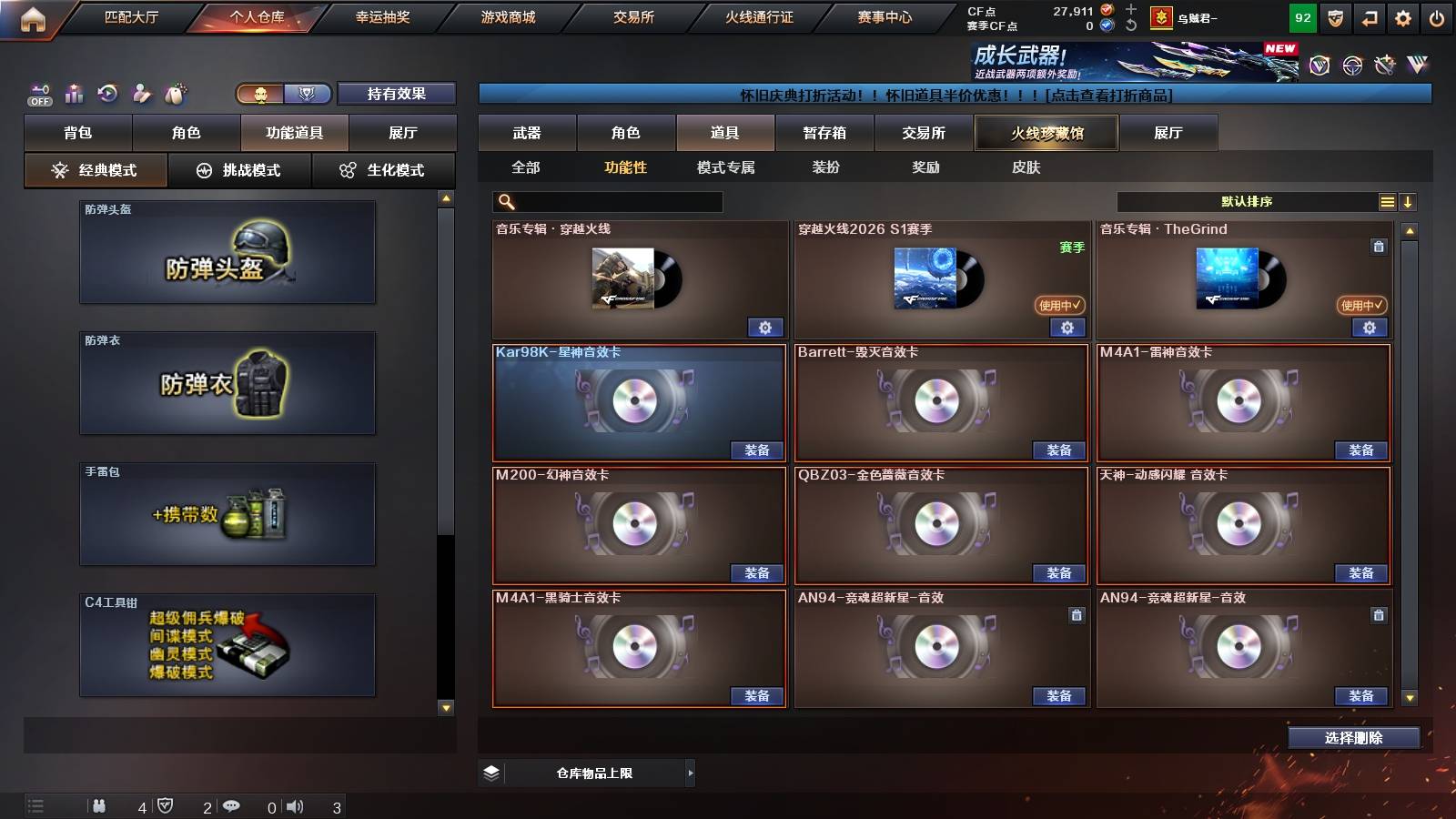
Task: Open the 默认排序 sort dropdown
Action: [1247, 200]
